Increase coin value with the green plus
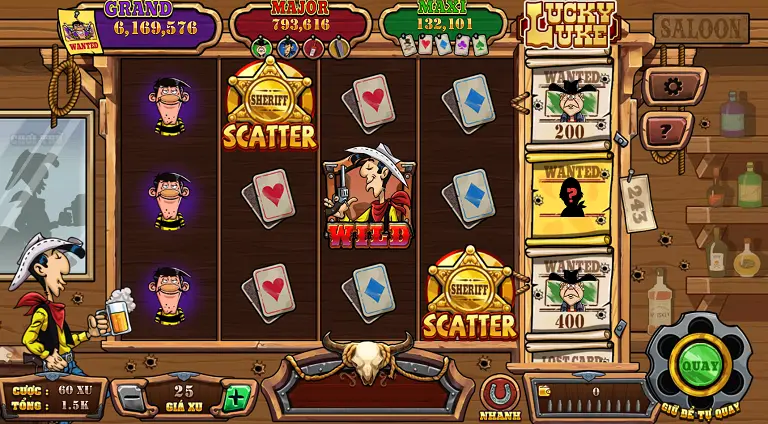The height and width of the screenshot is (424, 768). (x=235, y=398)
